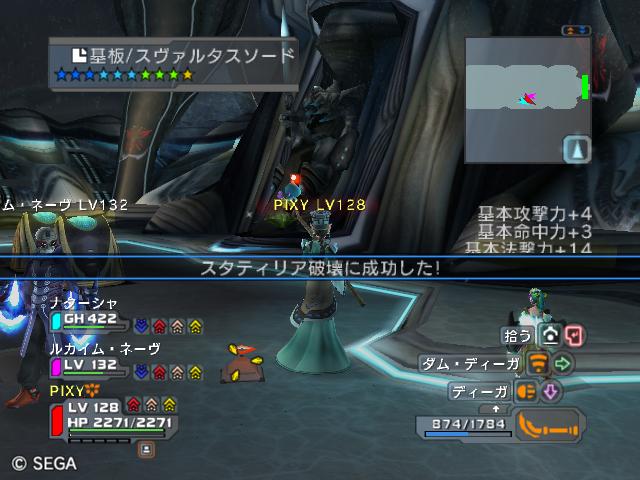Select the minimap's arrow compass icon
640x480 pixels.
tap(578, 150)
